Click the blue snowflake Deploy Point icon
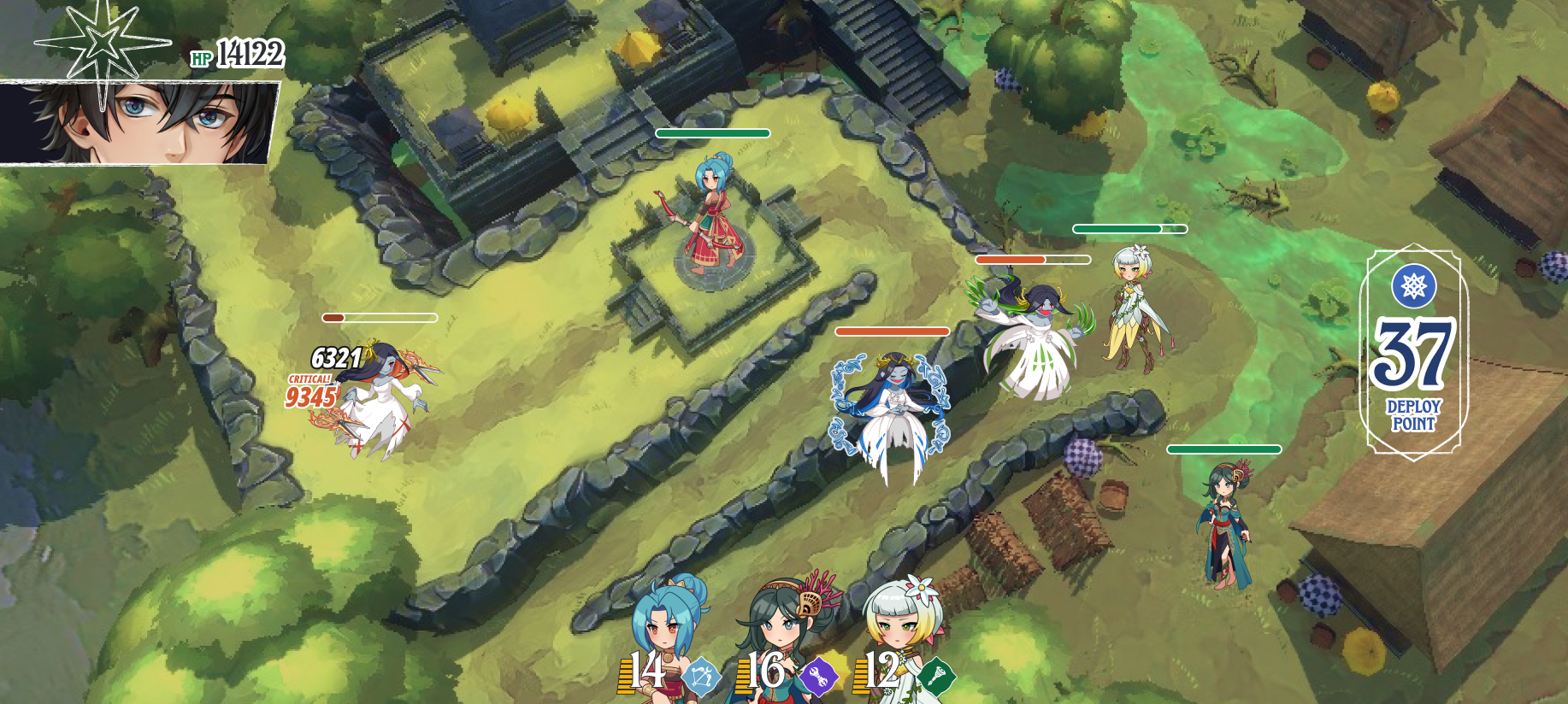1568x704 pixels. (x=1412, y=287)
